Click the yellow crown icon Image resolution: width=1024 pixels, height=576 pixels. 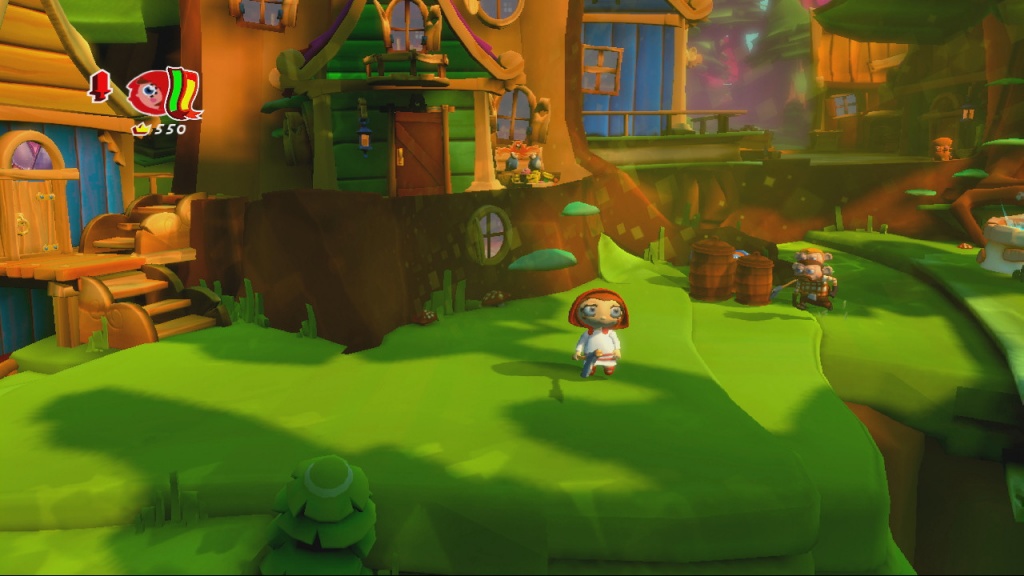point(141,129)
